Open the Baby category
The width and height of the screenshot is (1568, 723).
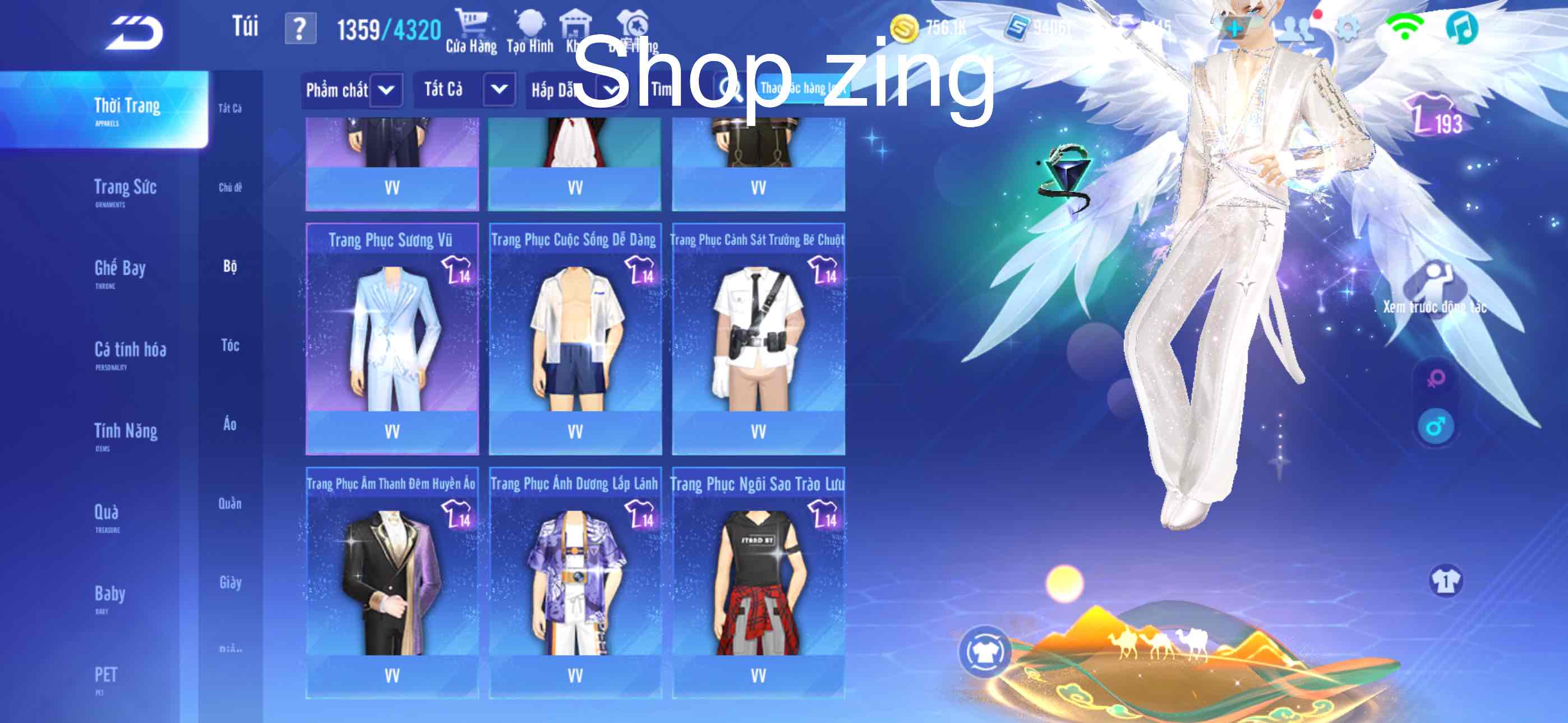point(109,596)
